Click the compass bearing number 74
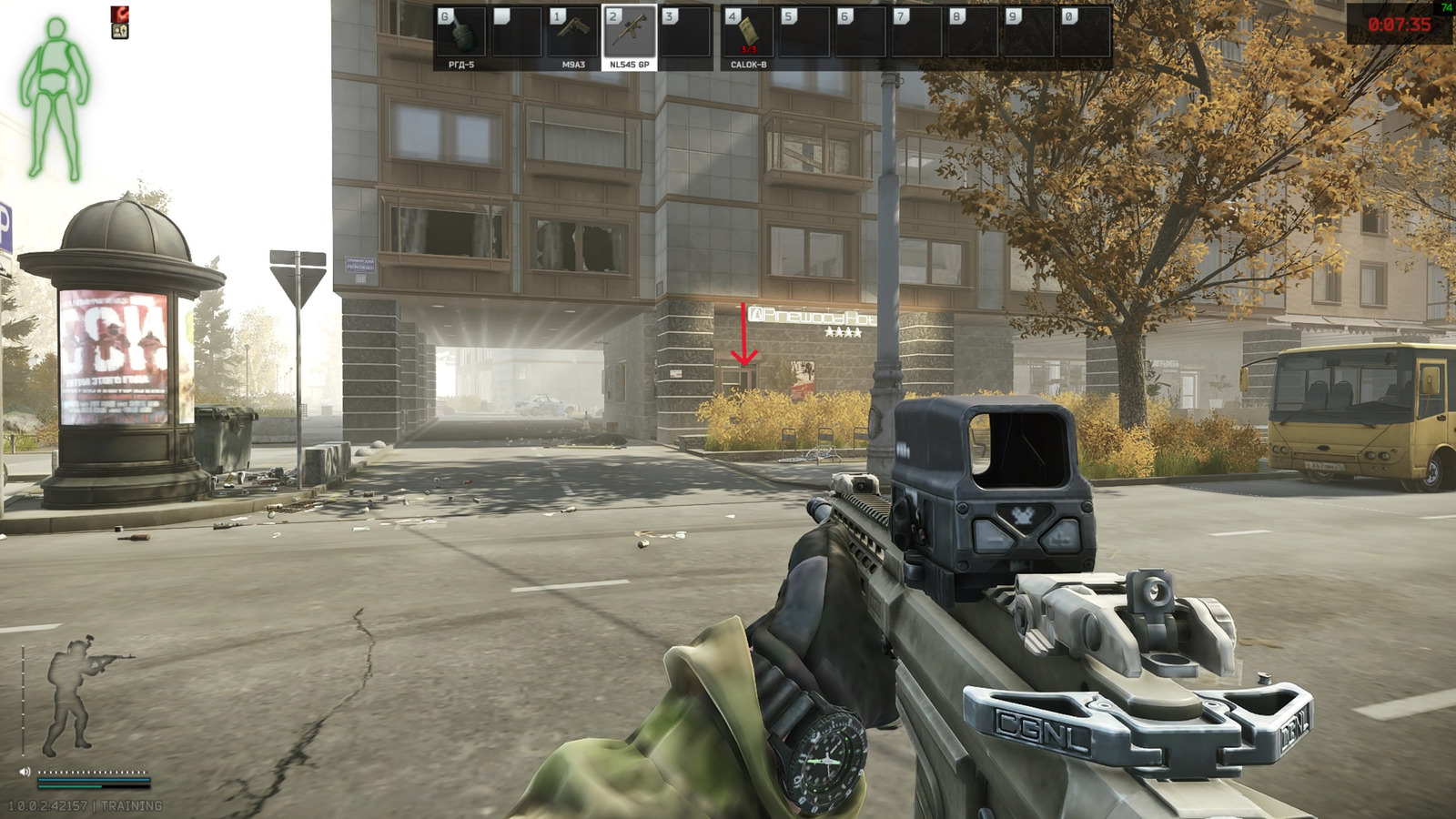Screen dimensions: 1456x819 pyautogui.click(x=1446, y=5)
